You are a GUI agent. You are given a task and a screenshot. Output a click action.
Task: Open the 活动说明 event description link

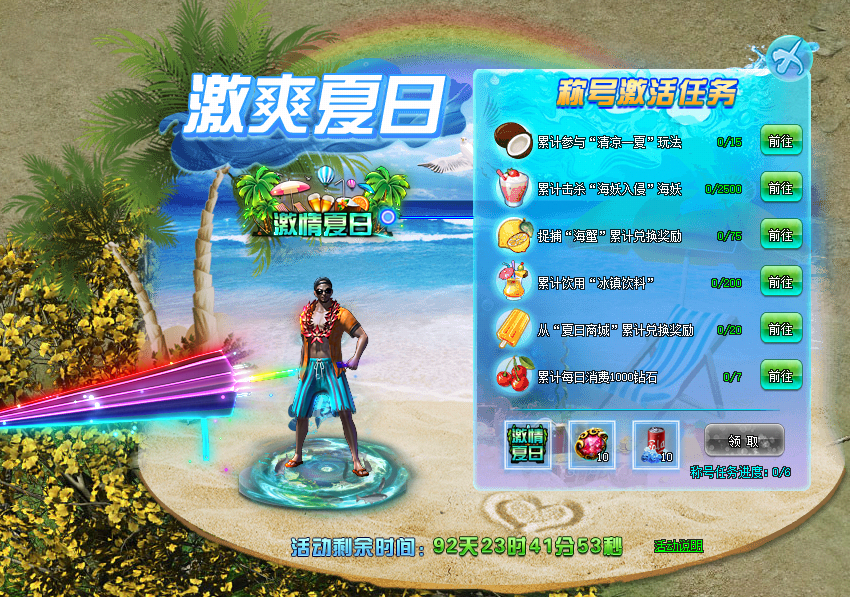click(679, 546)
